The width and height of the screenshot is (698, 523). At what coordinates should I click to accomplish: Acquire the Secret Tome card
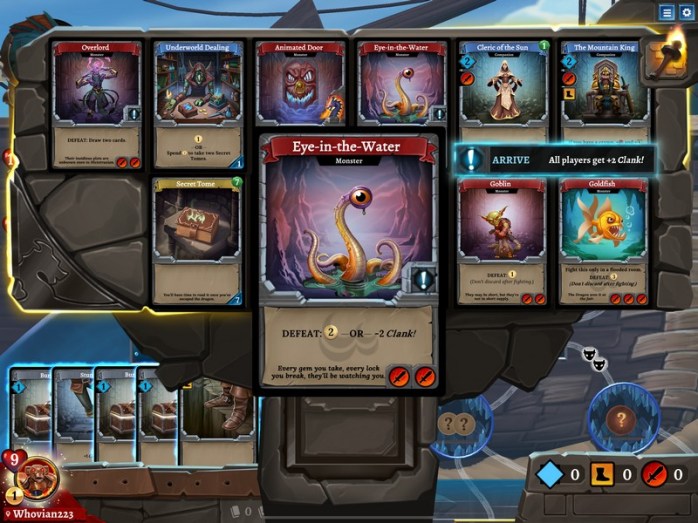[198, 240]
